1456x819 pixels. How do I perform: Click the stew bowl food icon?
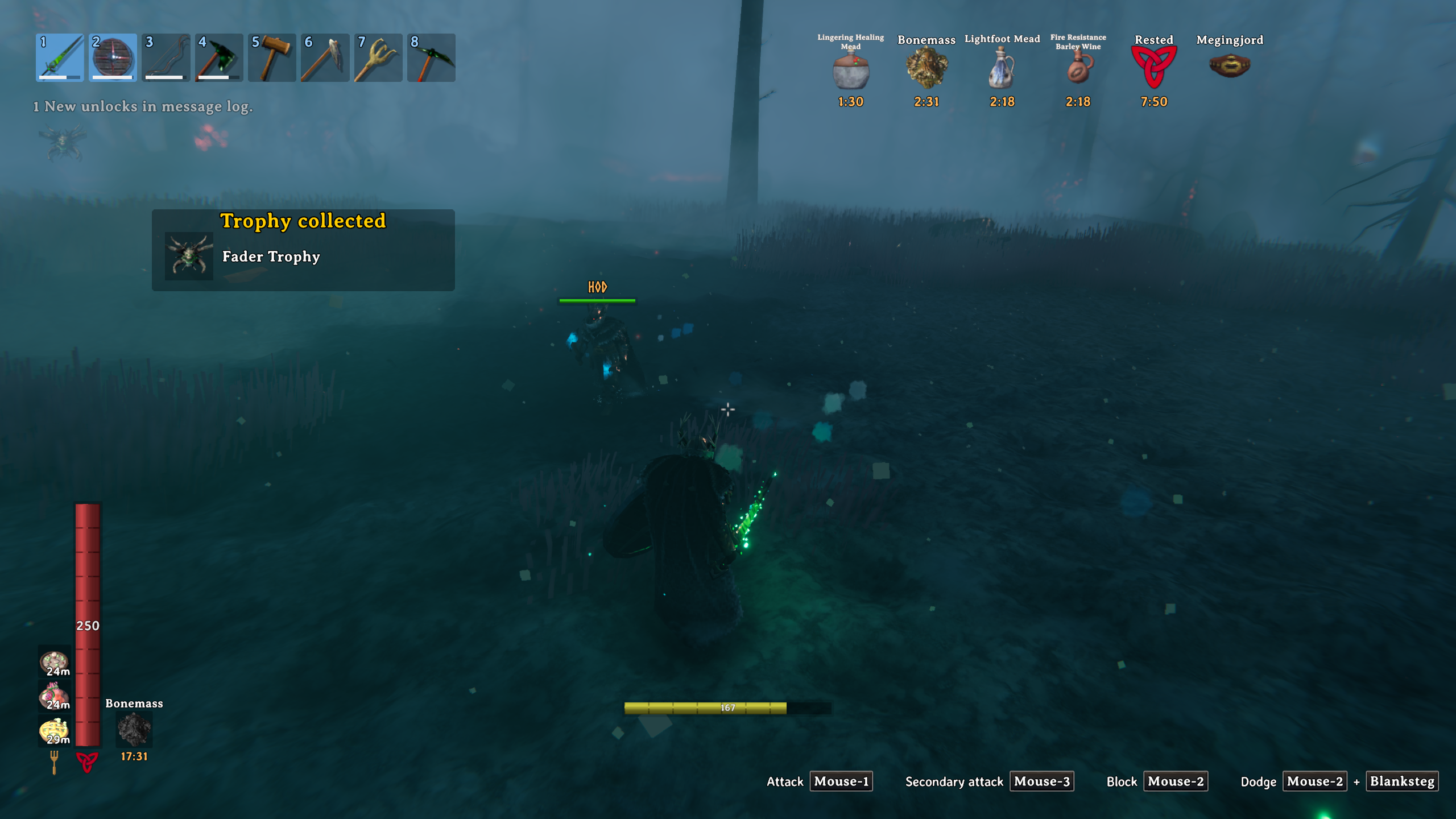tap(54, 662)
